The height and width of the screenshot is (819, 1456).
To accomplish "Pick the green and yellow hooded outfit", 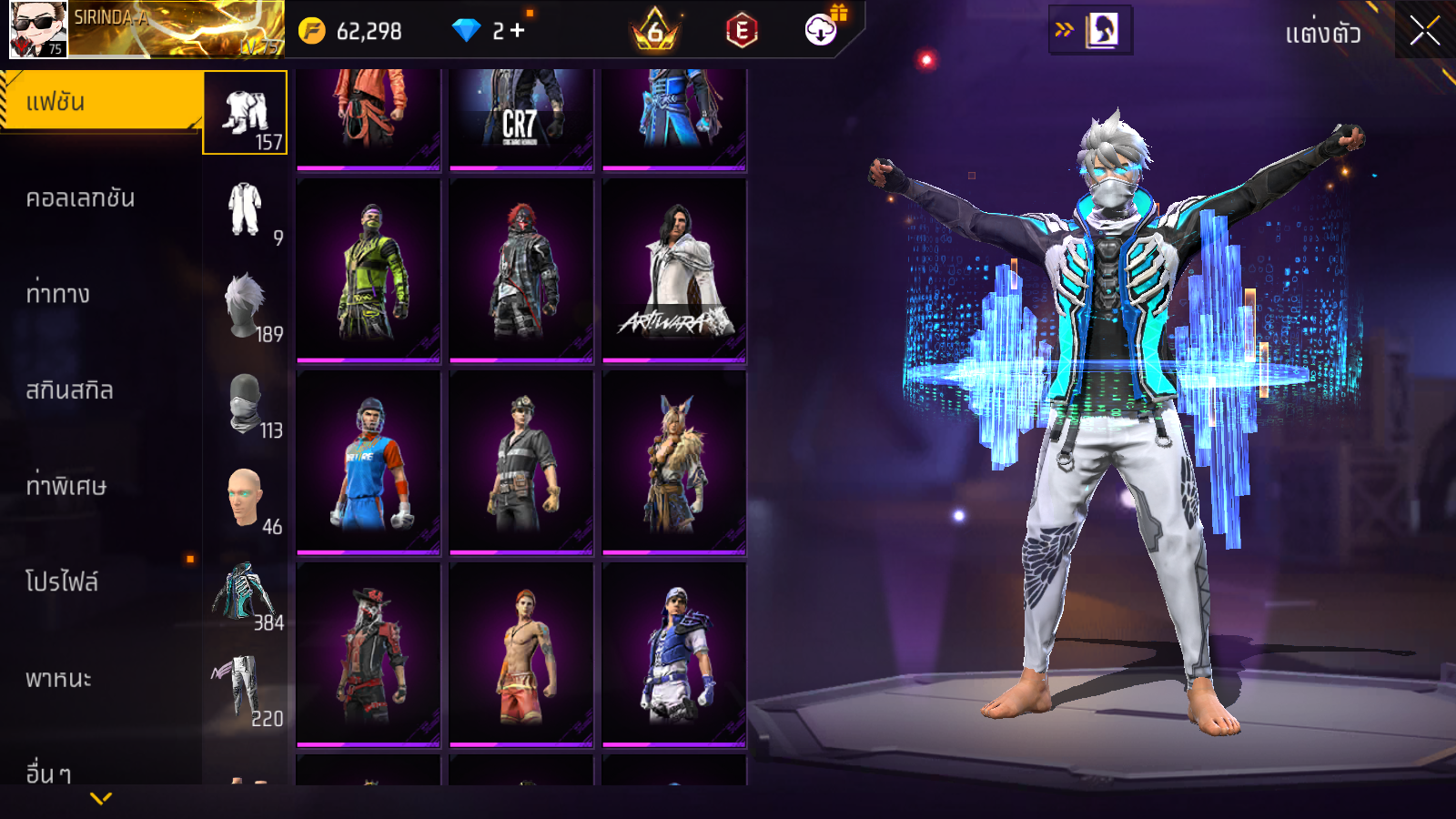I will point(369,271).
